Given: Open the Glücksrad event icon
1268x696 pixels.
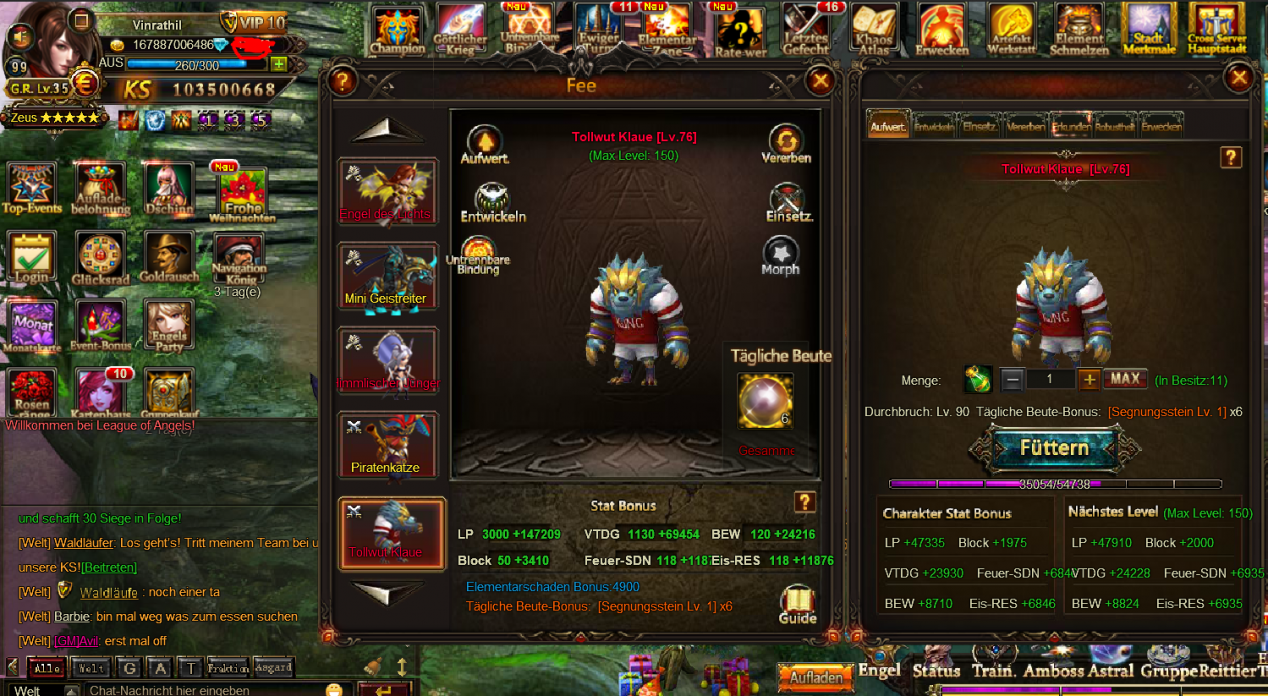Looking at the screenshot, I should pos(100,259).
